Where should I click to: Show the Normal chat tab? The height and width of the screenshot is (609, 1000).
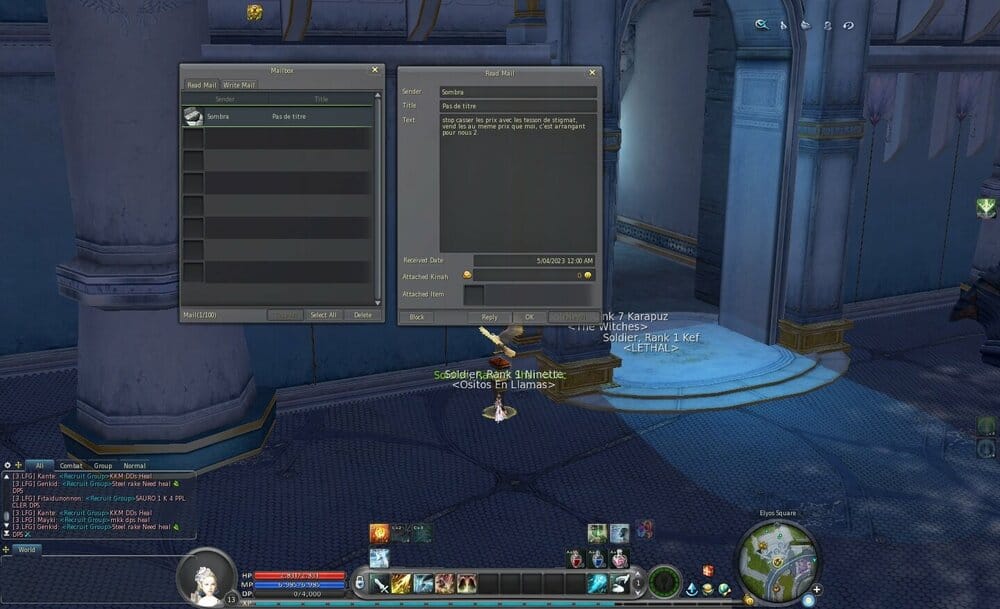(x=134, y=466)
